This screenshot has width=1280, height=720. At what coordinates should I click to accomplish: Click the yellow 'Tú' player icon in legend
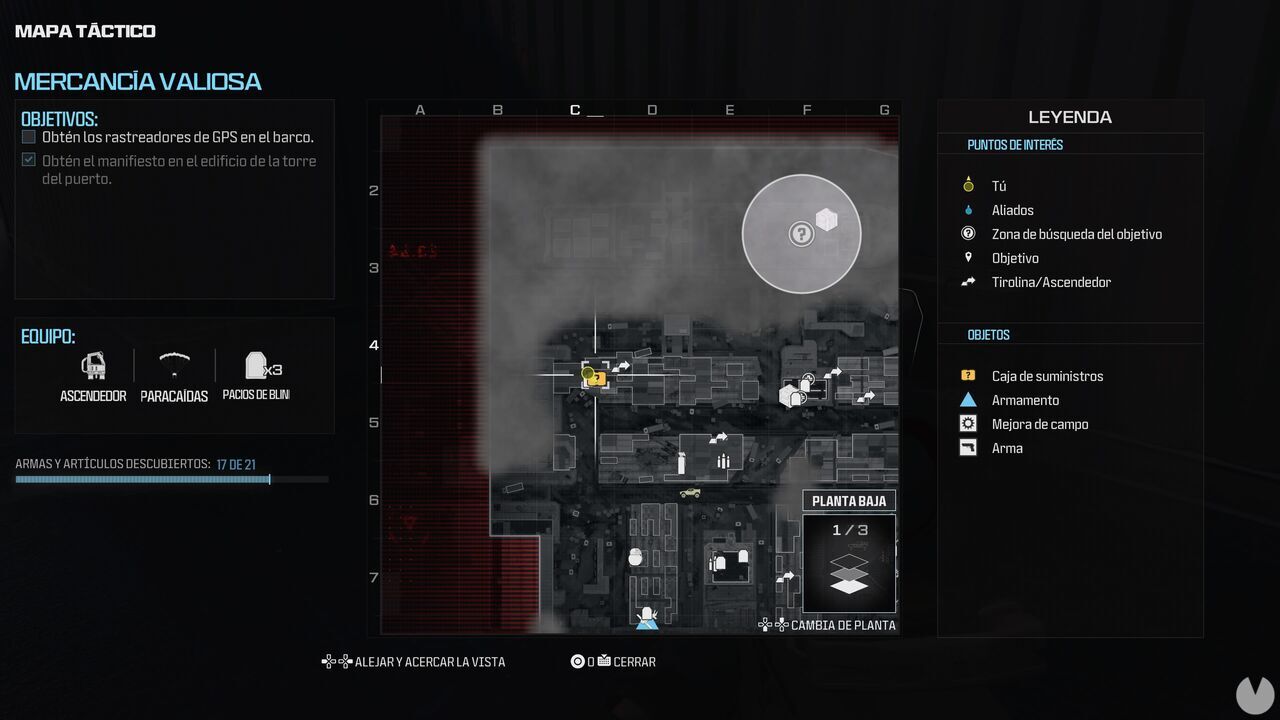pyautogui.click(x=967, y=185)
